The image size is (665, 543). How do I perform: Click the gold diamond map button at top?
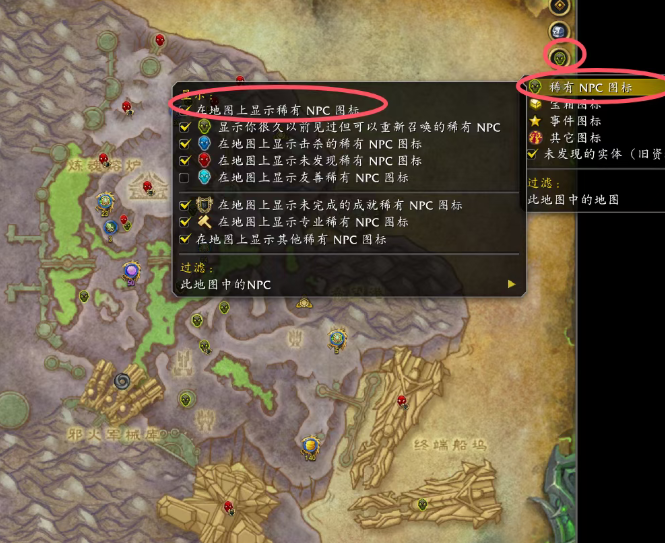pos(563,6)
